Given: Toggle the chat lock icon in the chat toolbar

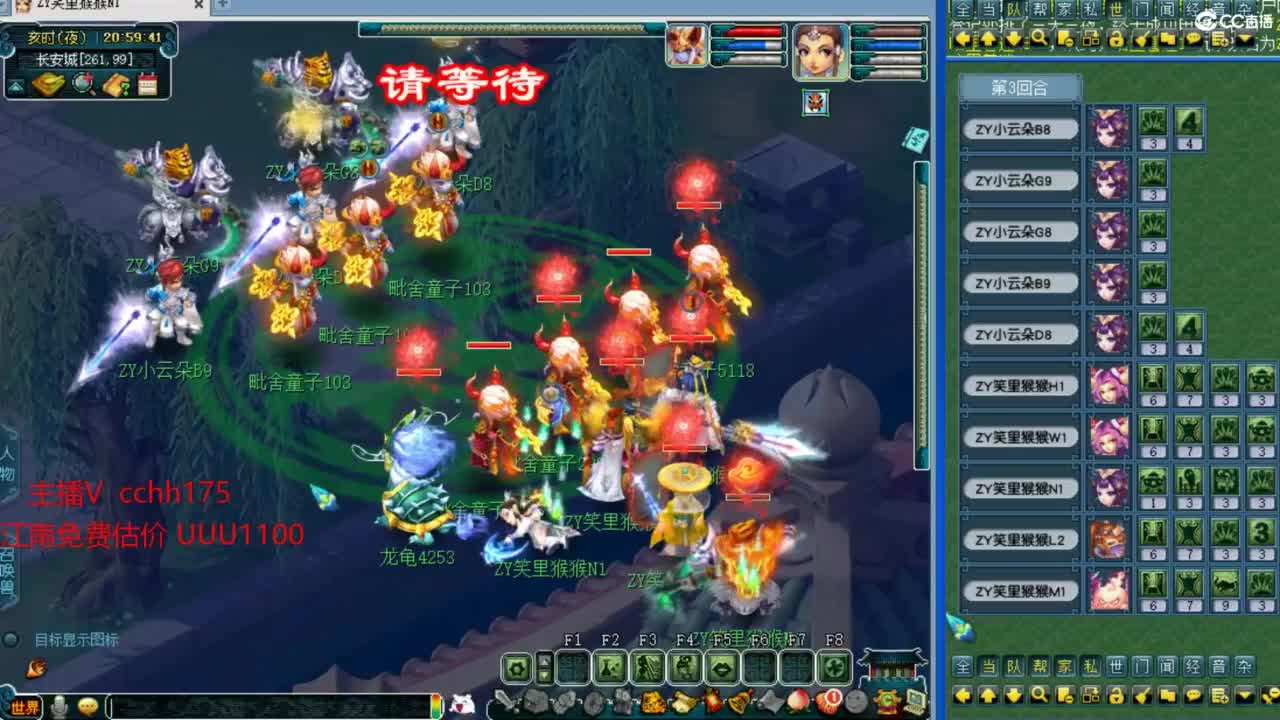Looking at the screenshot, I should pyautogui.click(x=1117, y=695).
